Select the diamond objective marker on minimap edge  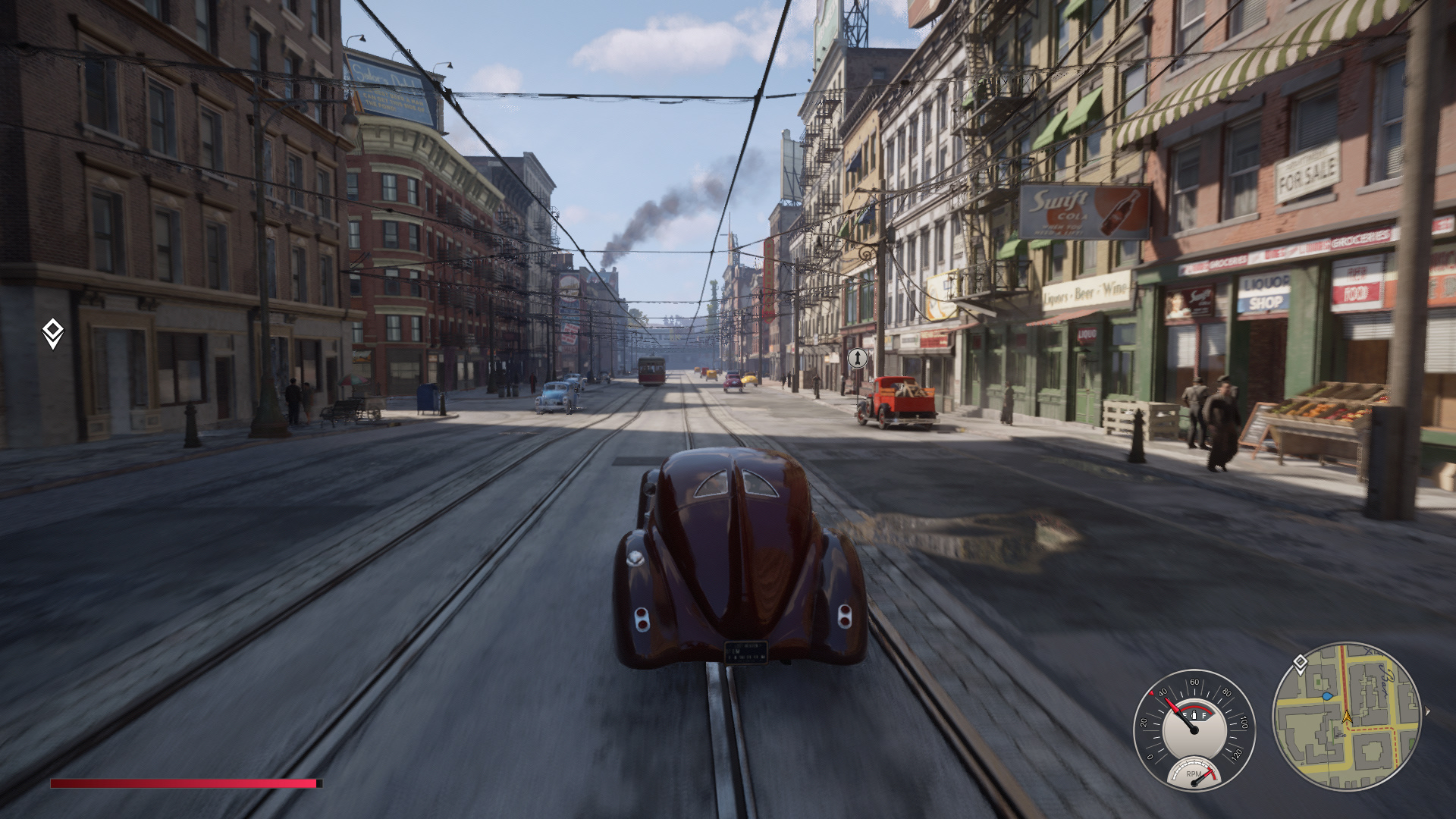click(1300, 664)
